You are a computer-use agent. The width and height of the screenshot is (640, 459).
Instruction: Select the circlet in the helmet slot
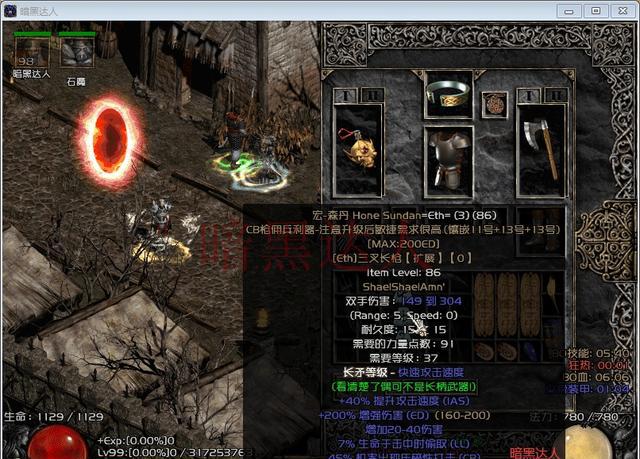tap(449, 93)
